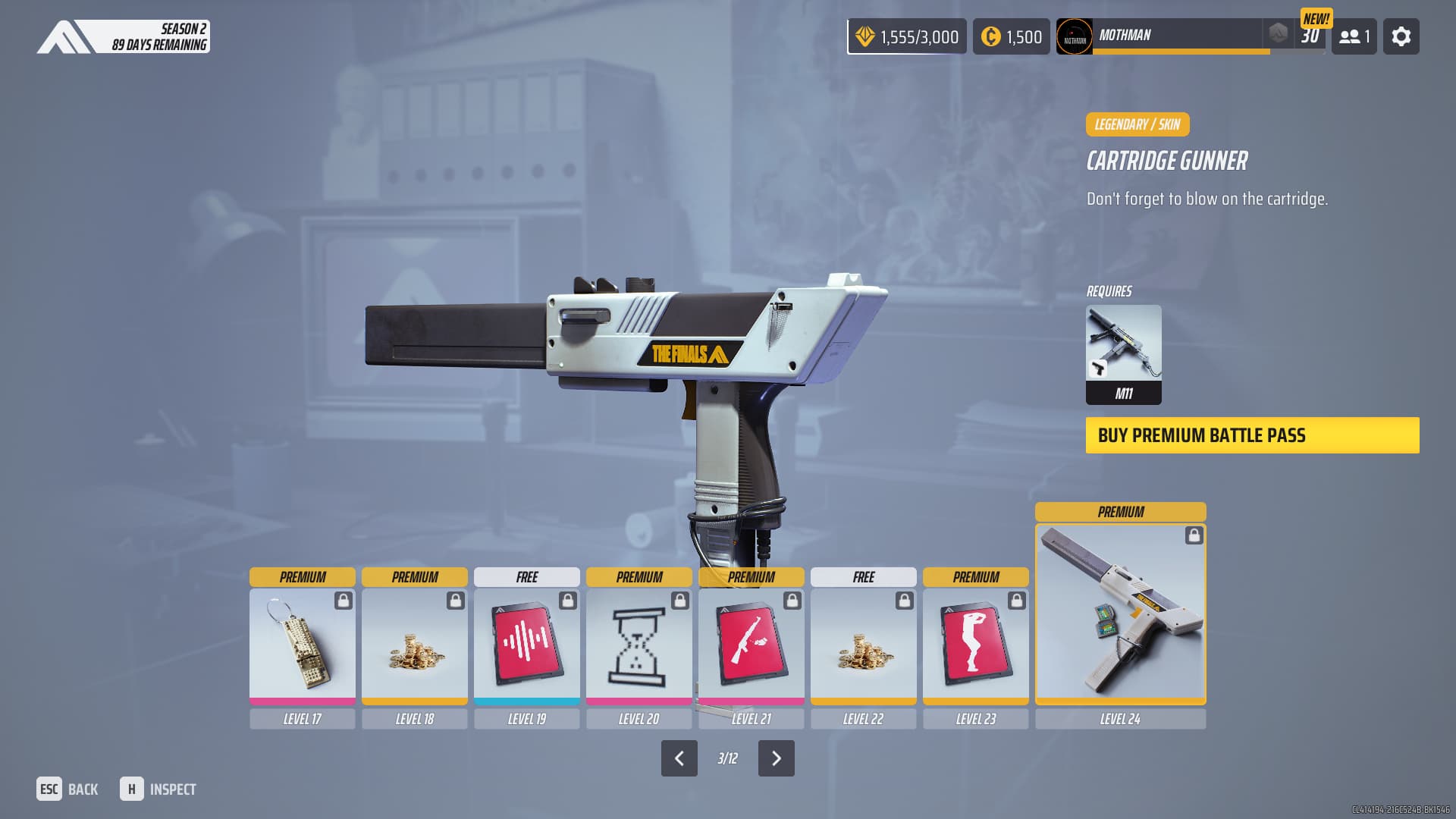Select the Level 20 hourglass reward
The image size is (1456, 819).
click(639, 646)
